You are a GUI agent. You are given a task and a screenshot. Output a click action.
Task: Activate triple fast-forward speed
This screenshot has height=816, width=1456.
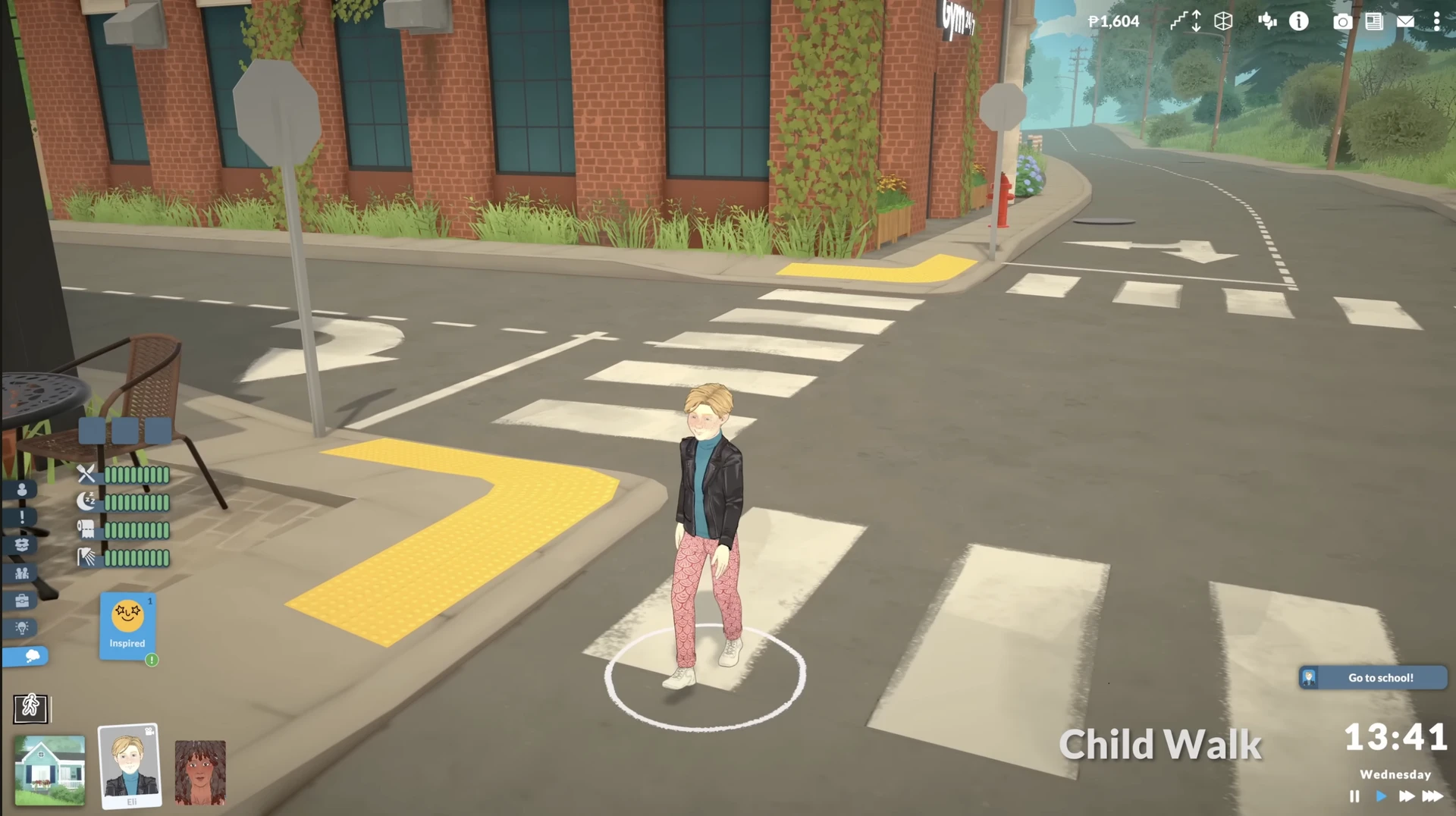point(1432,796)
